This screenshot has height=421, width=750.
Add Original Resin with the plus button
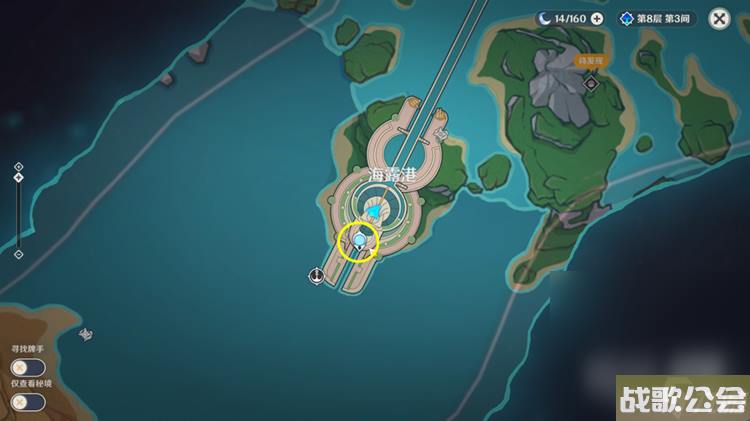coord(597,18)
